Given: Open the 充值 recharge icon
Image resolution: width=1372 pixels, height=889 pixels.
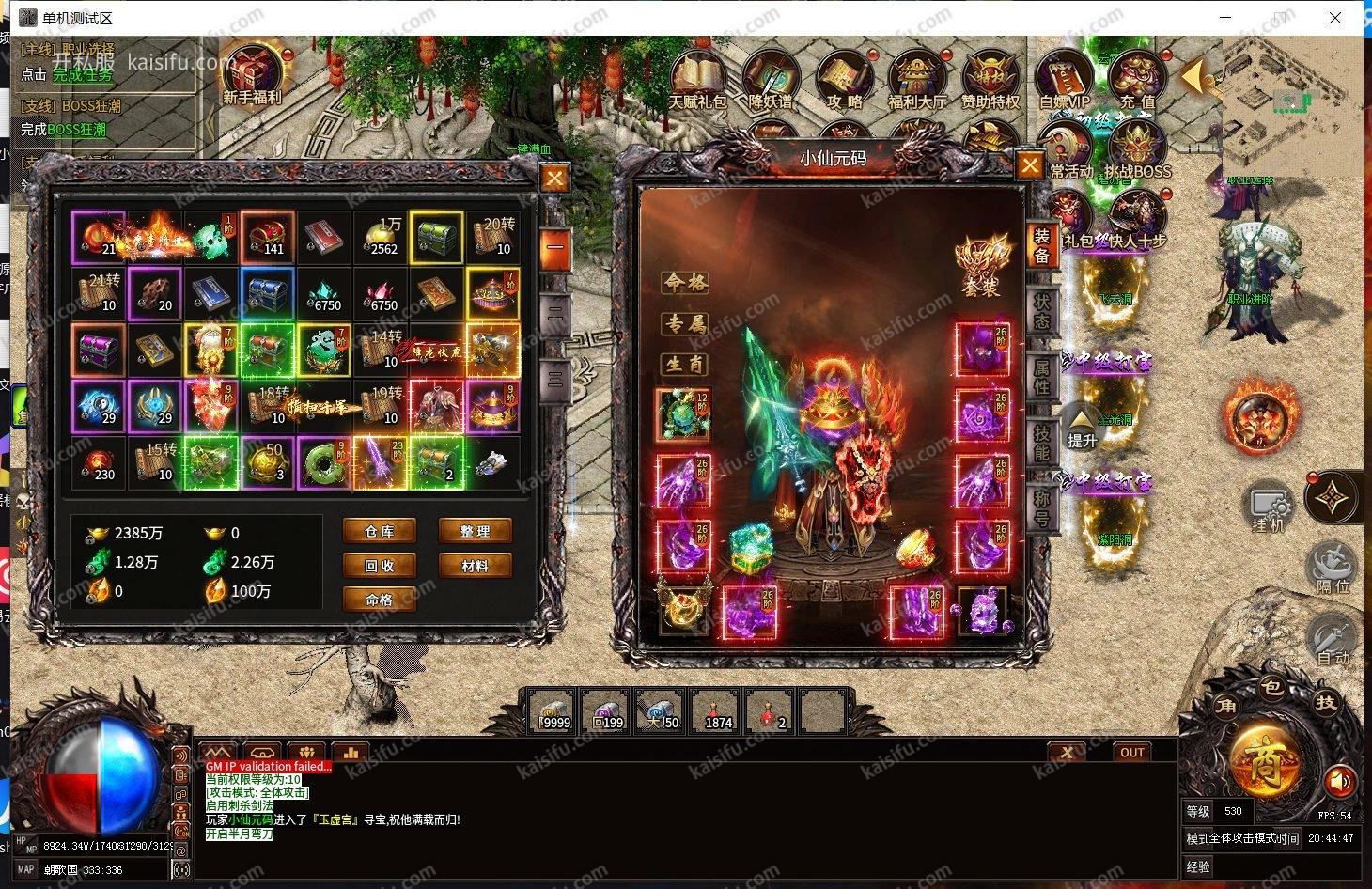Looking at the screenshot, I should pos(1137,80).
